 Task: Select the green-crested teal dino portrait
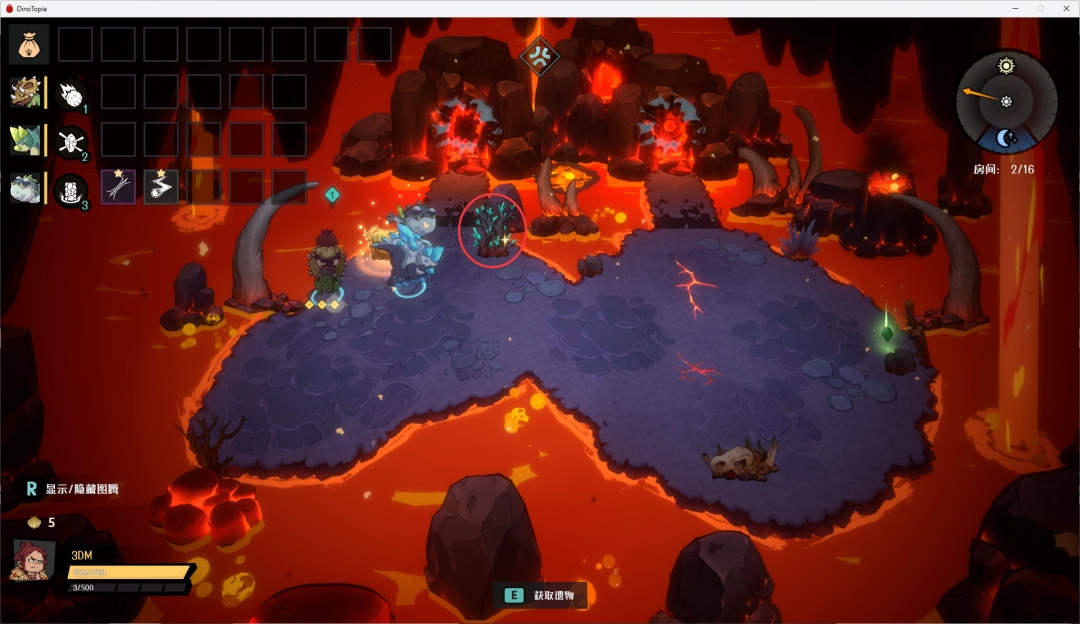[25, 140]
